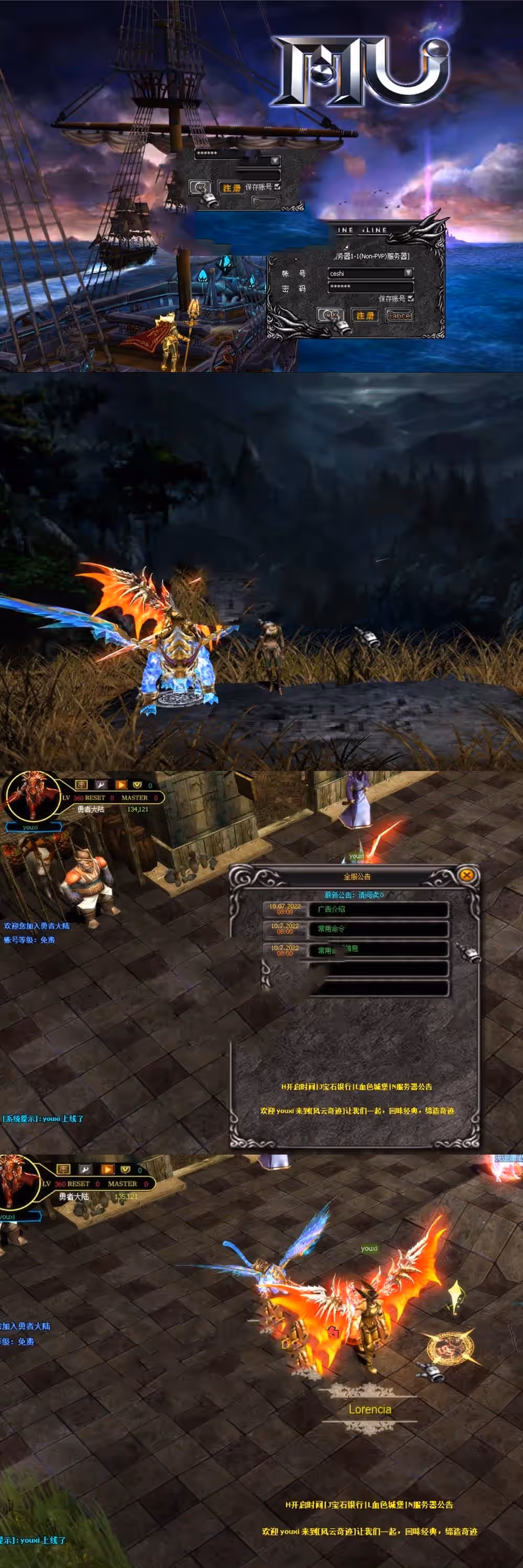Click the 注册 button next to Cancel
The image size is (523, 1568).
365,315
